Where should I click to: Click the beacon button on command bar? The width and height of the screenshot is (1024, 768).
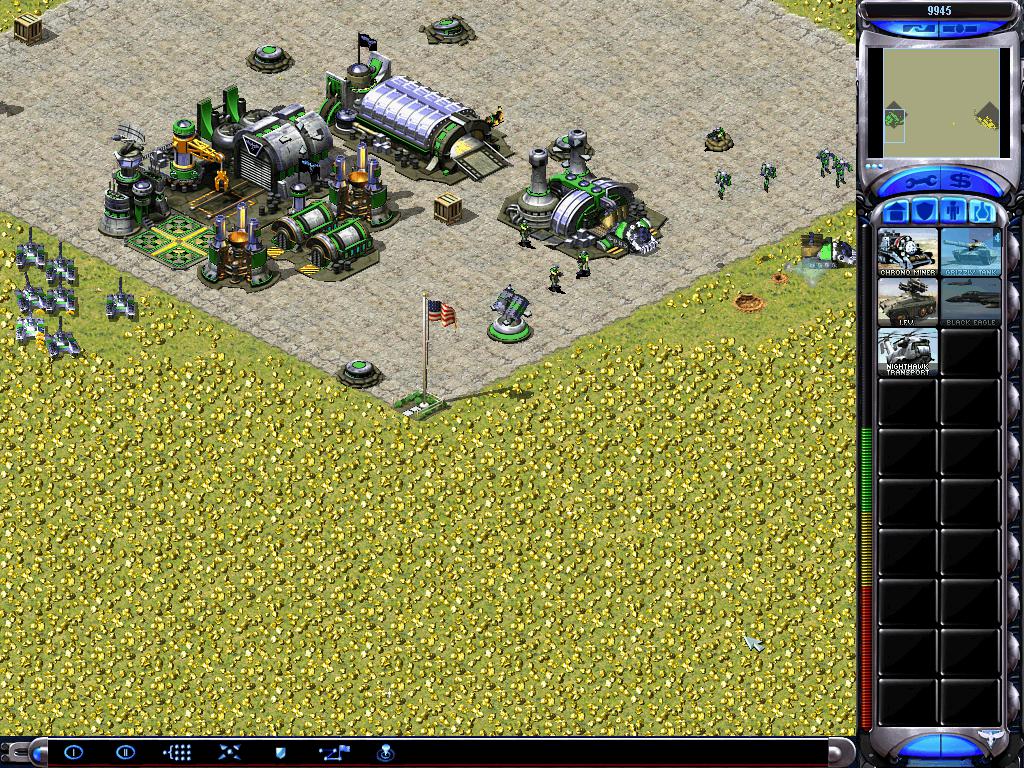tap(385, 752)
